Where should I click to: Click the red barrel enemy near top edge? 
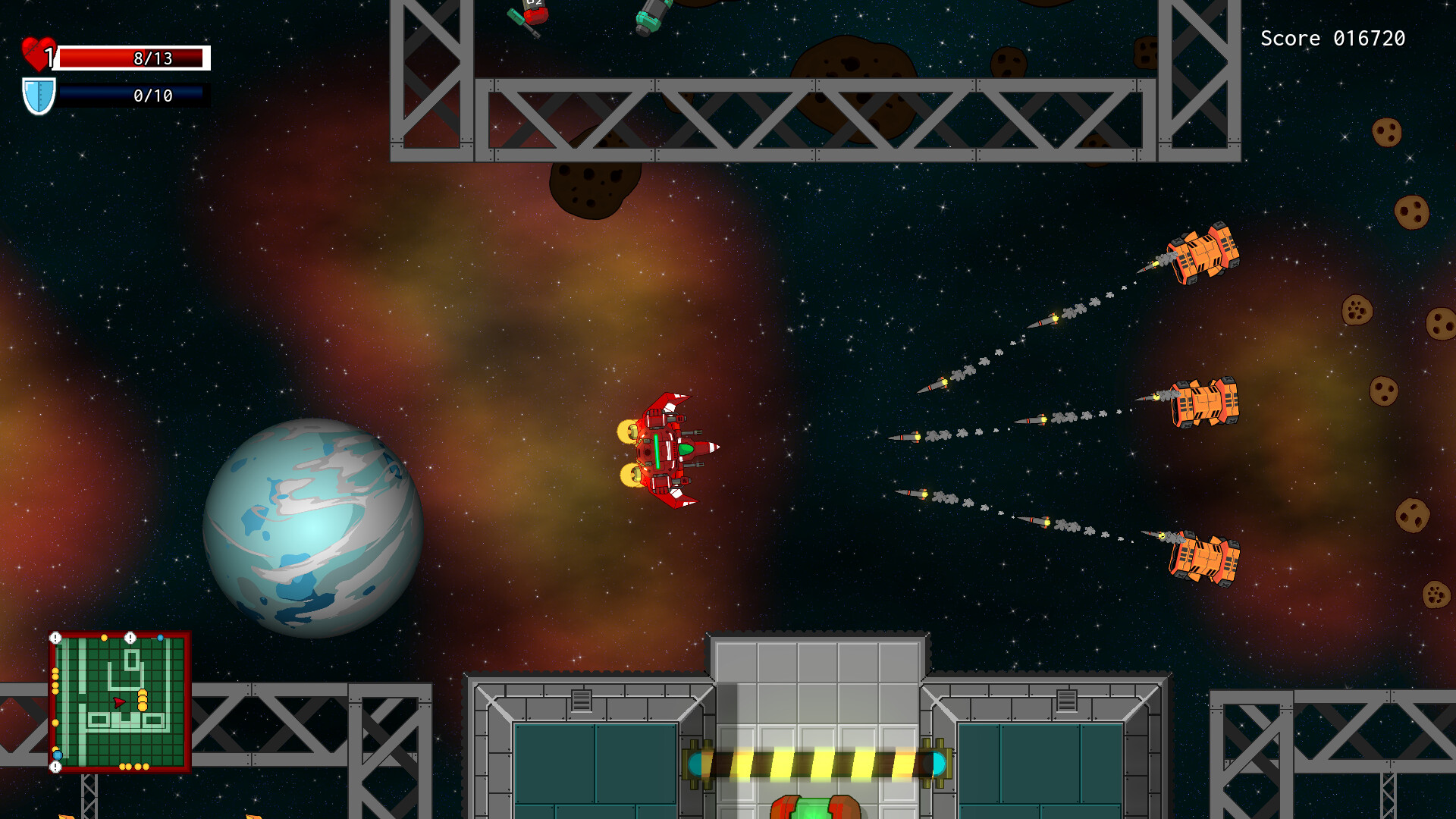[x=537, y=15]
